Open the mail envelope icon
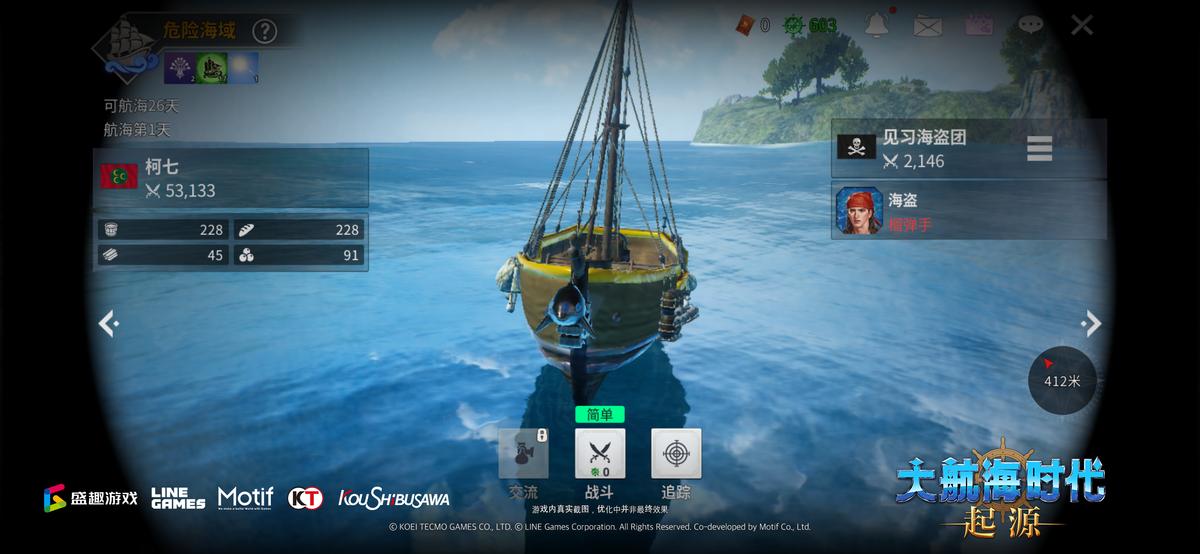1200x554 pixels. coord(928,26)
